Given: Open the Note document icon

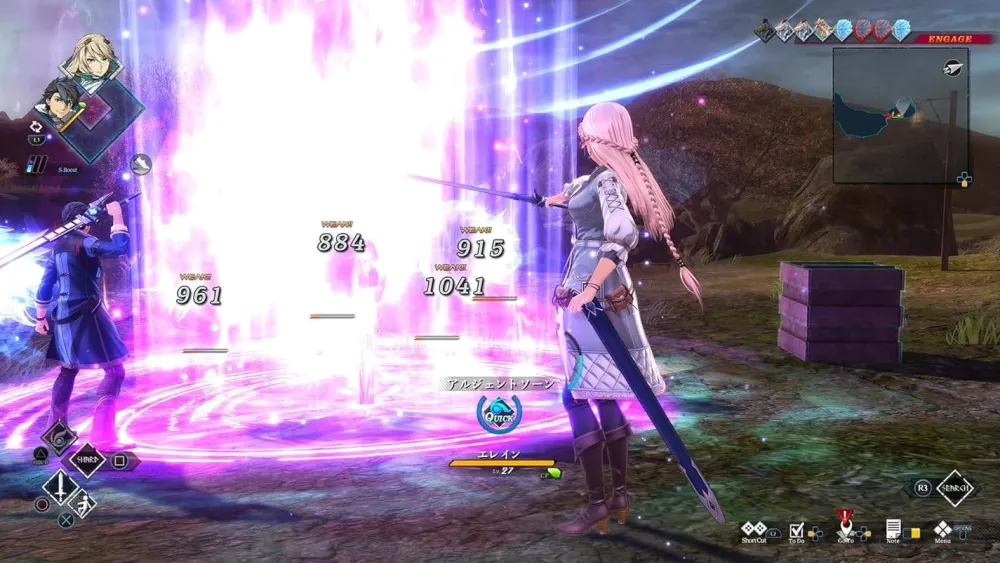Looking at the screenshot, I should (894, 530).
